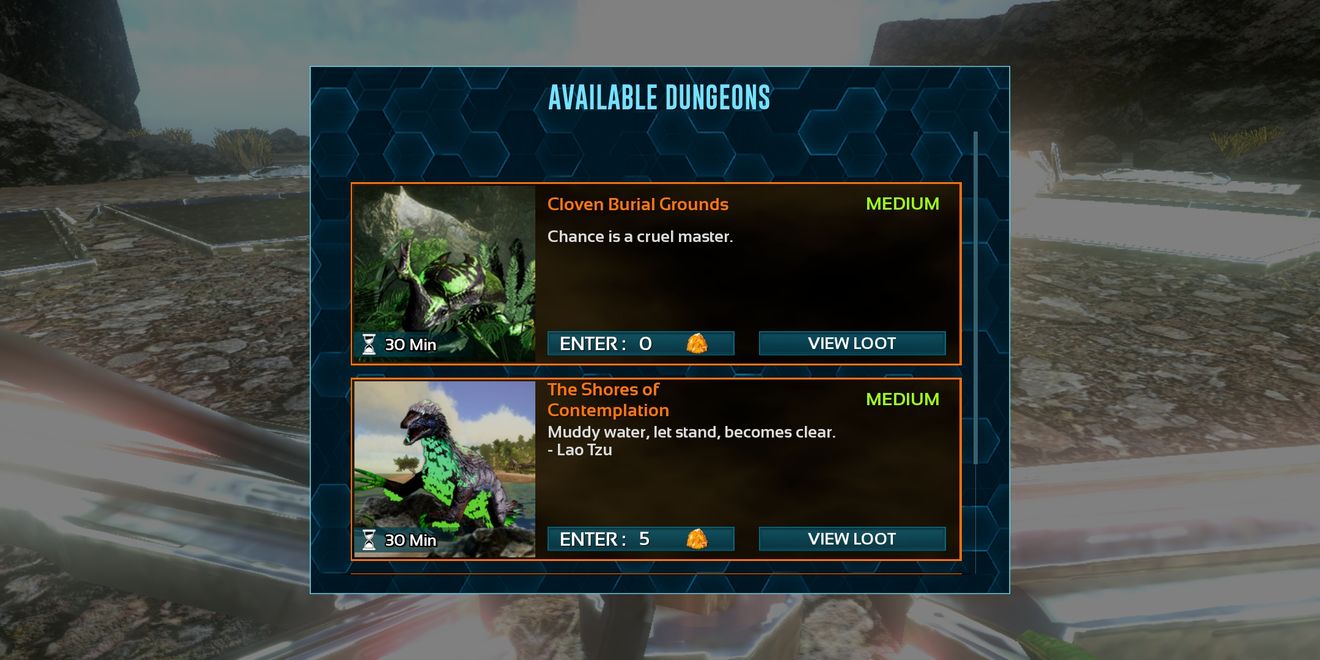Image resolution: width=1320 pixels, height=660 pixels.
Task: Choose the Cloven Burial Grounds title
Action: (x=638, y=205)
